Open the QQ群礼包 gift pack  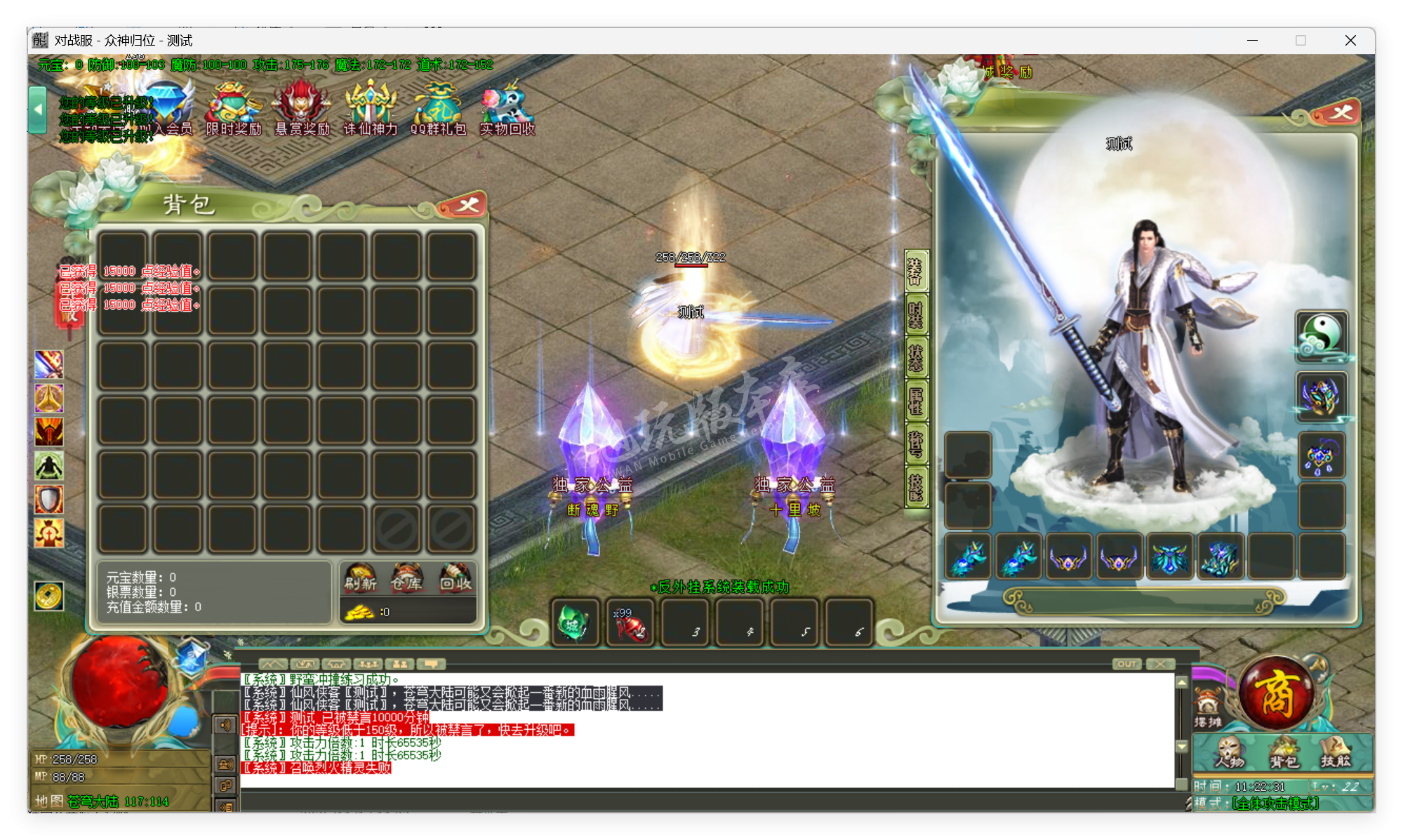(438, 105)
